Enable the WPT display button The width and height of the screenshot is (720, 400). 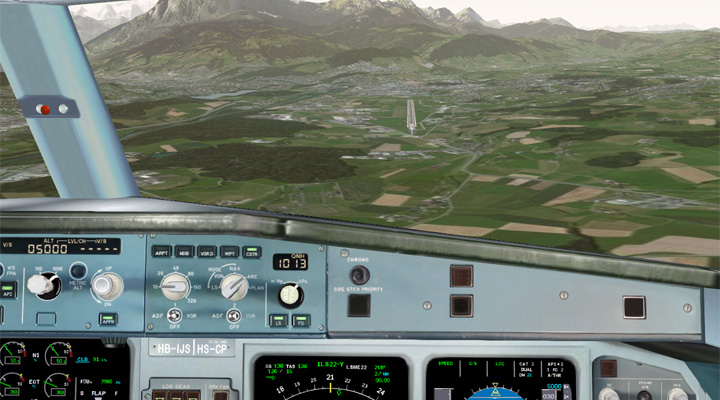coord(230,252)
